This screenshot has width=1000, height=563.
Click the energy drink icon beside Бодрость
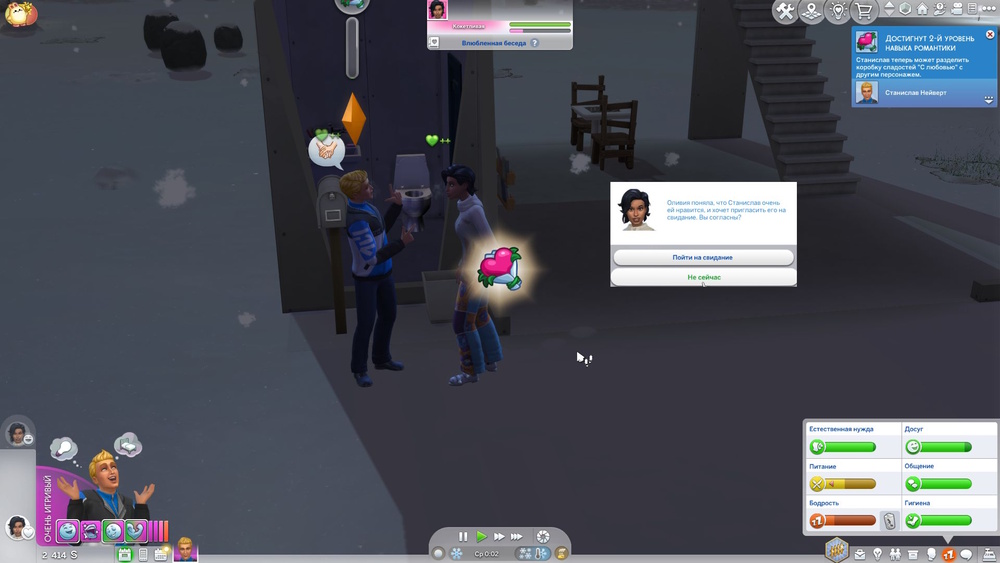889,521
